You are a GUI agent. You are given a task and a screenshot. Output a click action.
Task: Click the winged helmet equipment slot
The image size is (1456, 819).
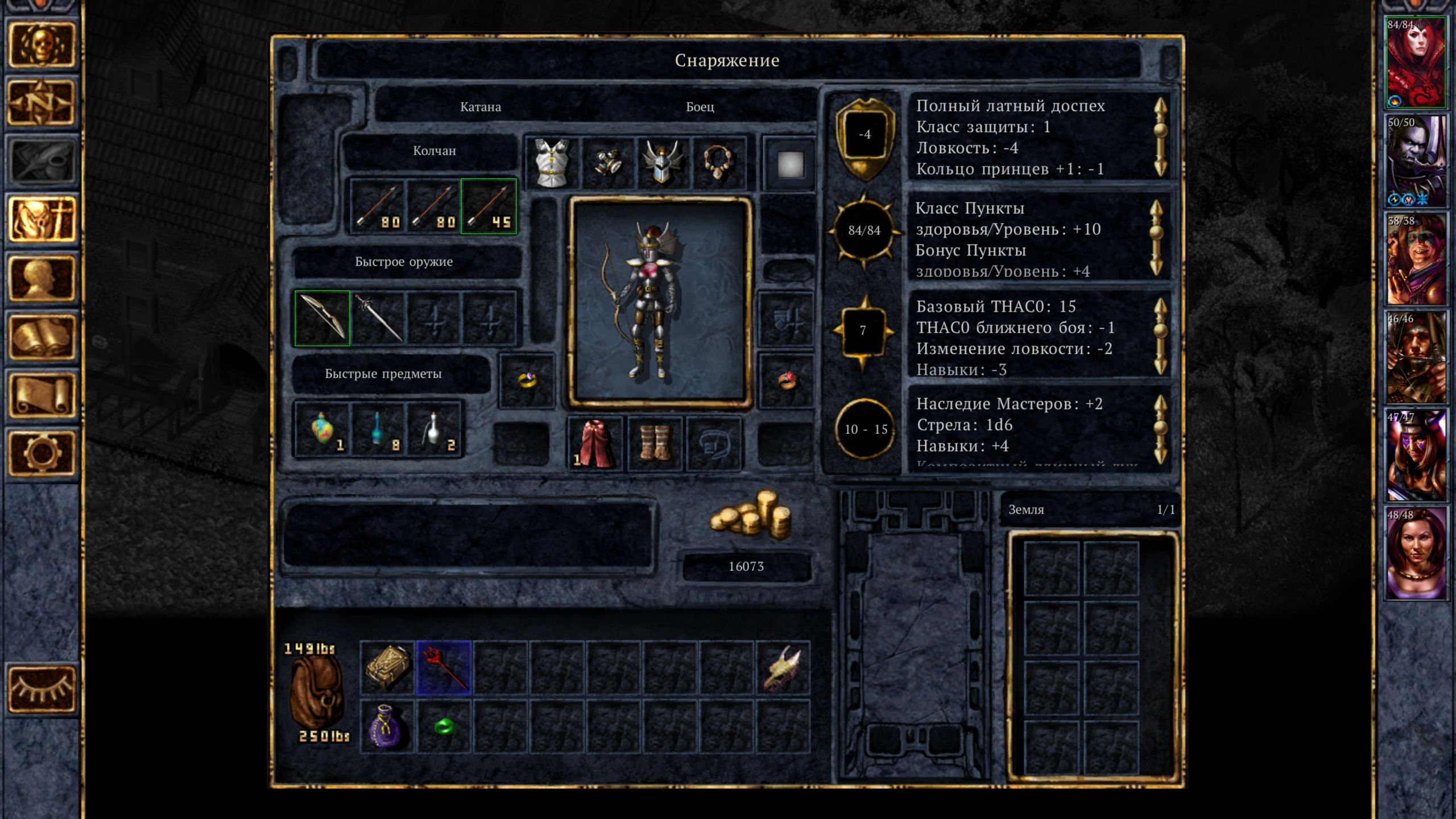(662, 163)
